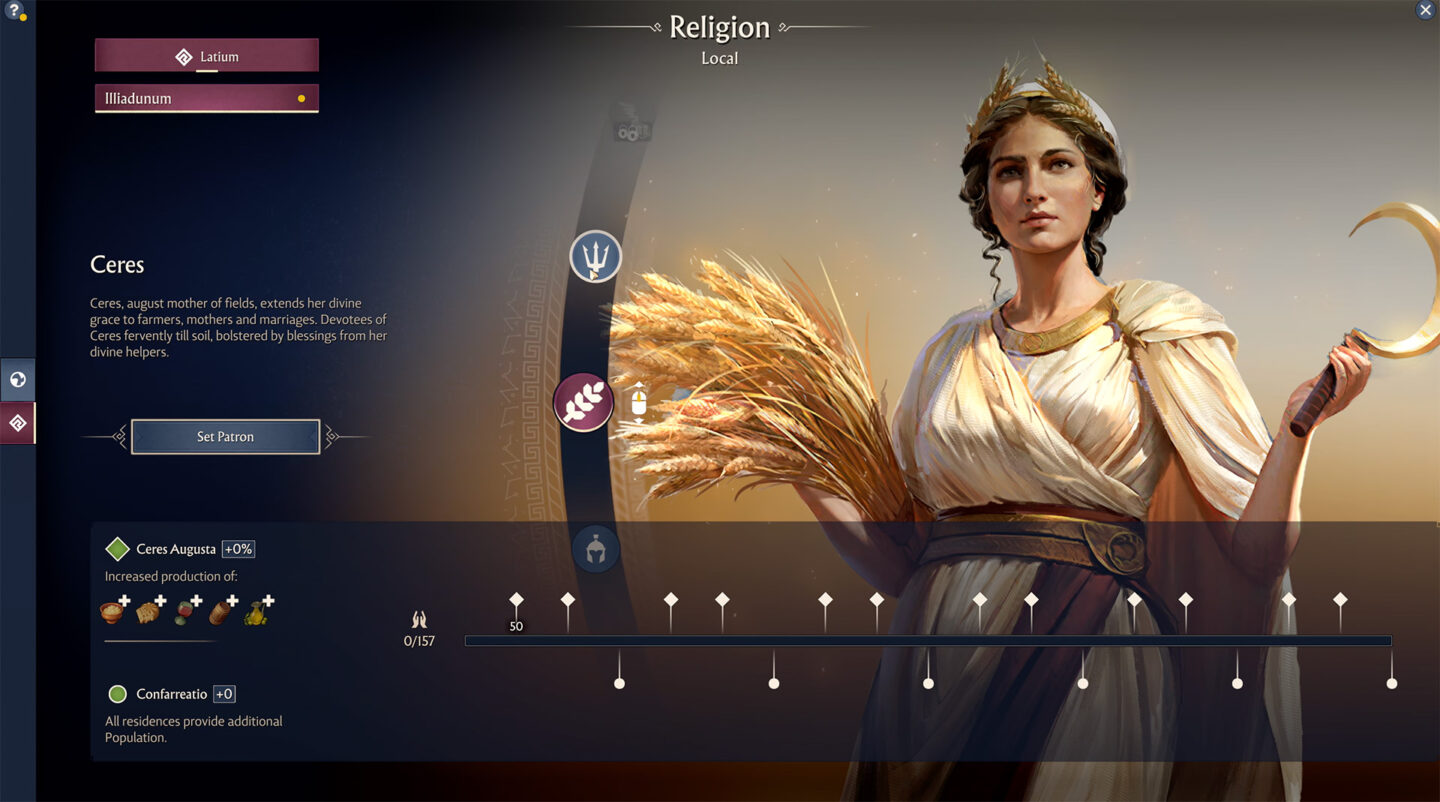Switch to the Latium tab

click(x=206, y=55)
